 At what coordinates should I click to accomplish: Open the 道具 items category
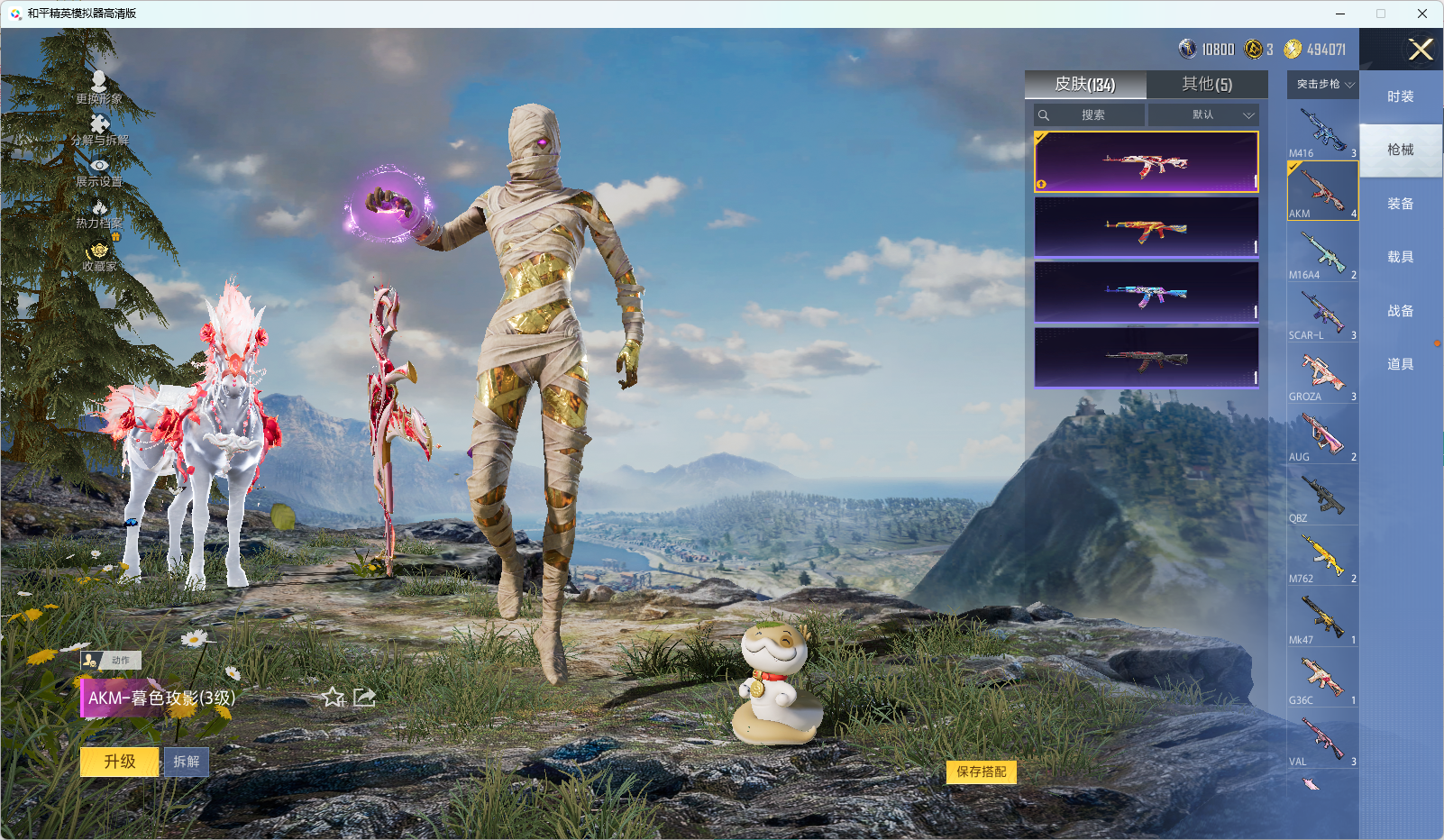[x=1400, y=364]
